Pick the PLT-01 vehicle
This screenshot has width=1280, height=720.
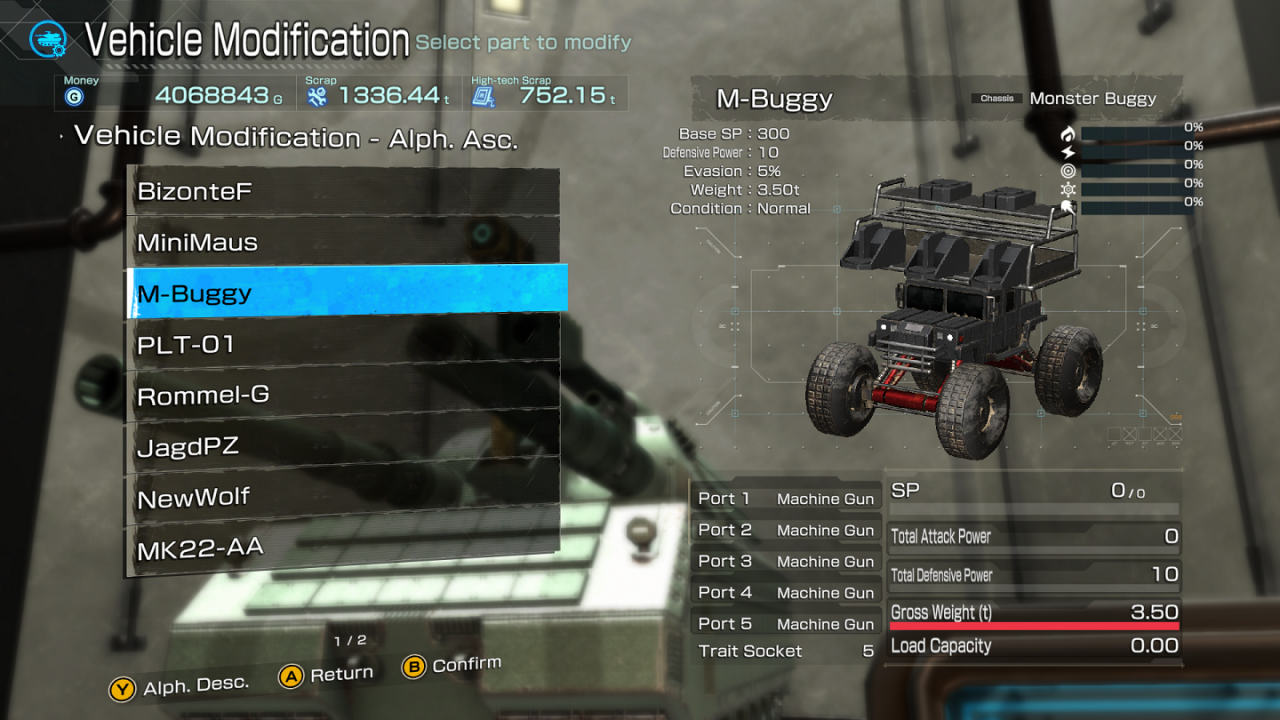point(345,344)
